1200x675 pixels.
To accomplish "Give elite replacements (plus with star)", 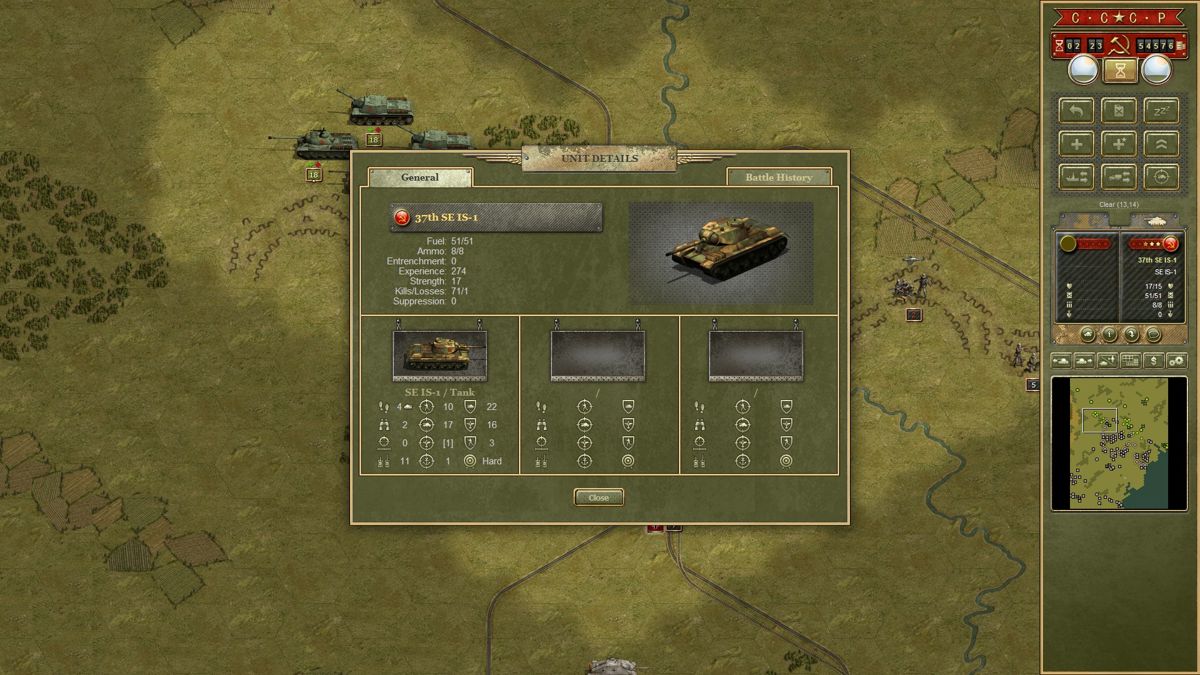I will (x=1118, y=143).
